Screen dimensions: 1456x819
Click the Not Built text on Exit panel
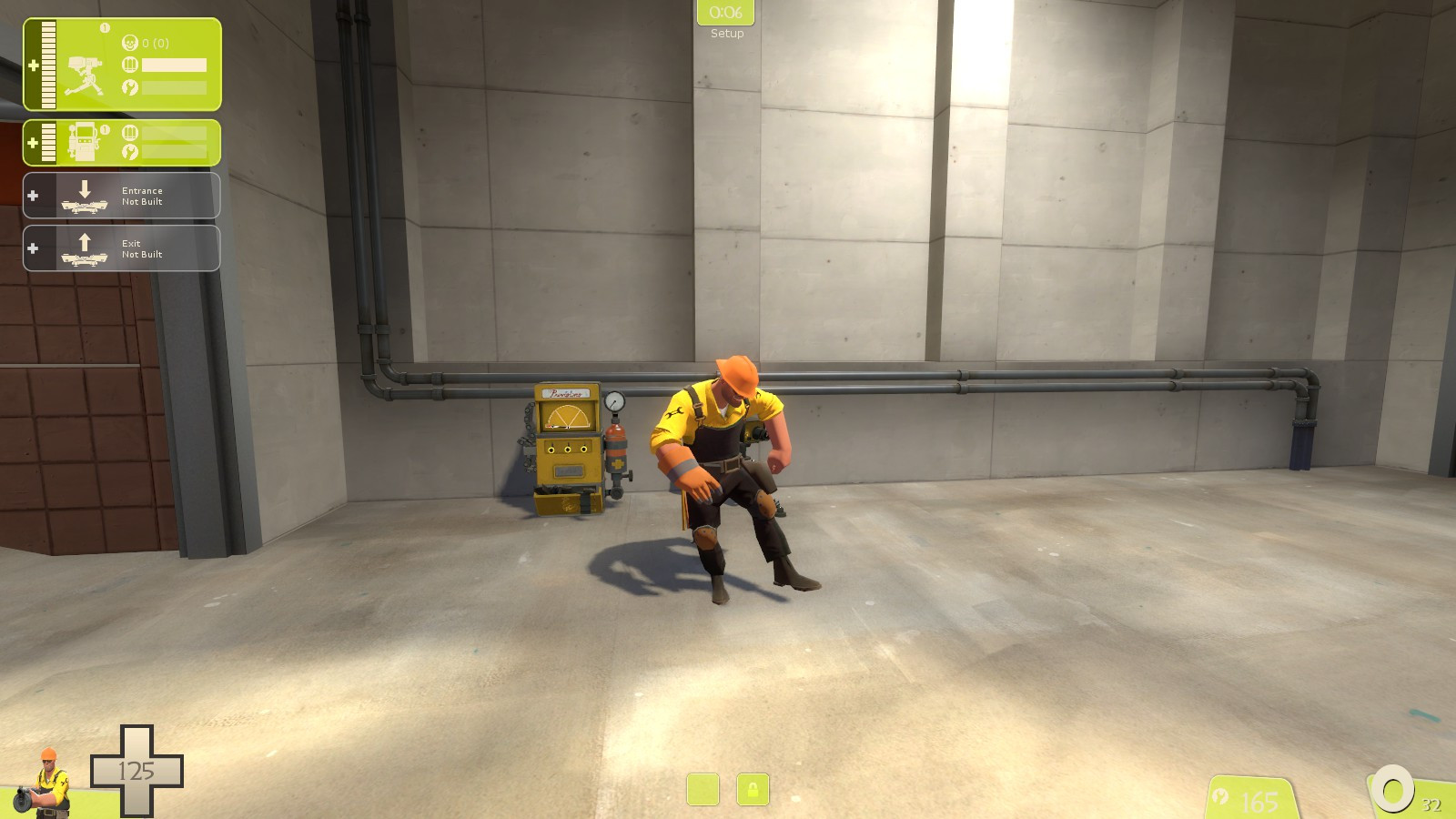click(x=143, y=255)
